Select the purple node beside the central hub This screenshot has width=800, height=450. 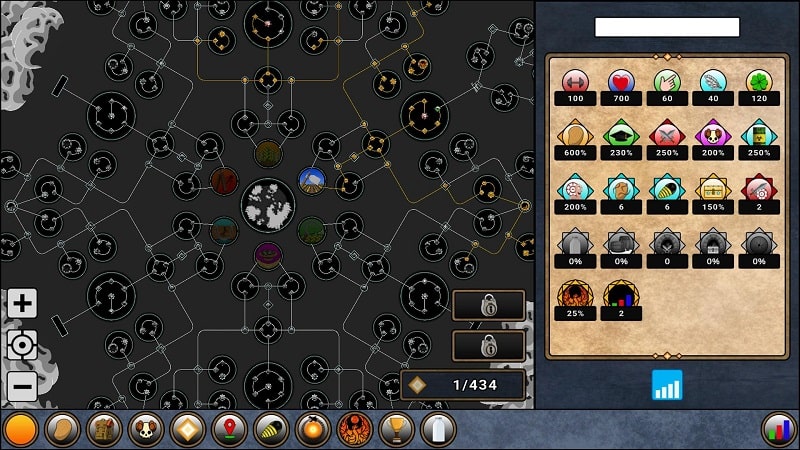click(x=267, y=254)
